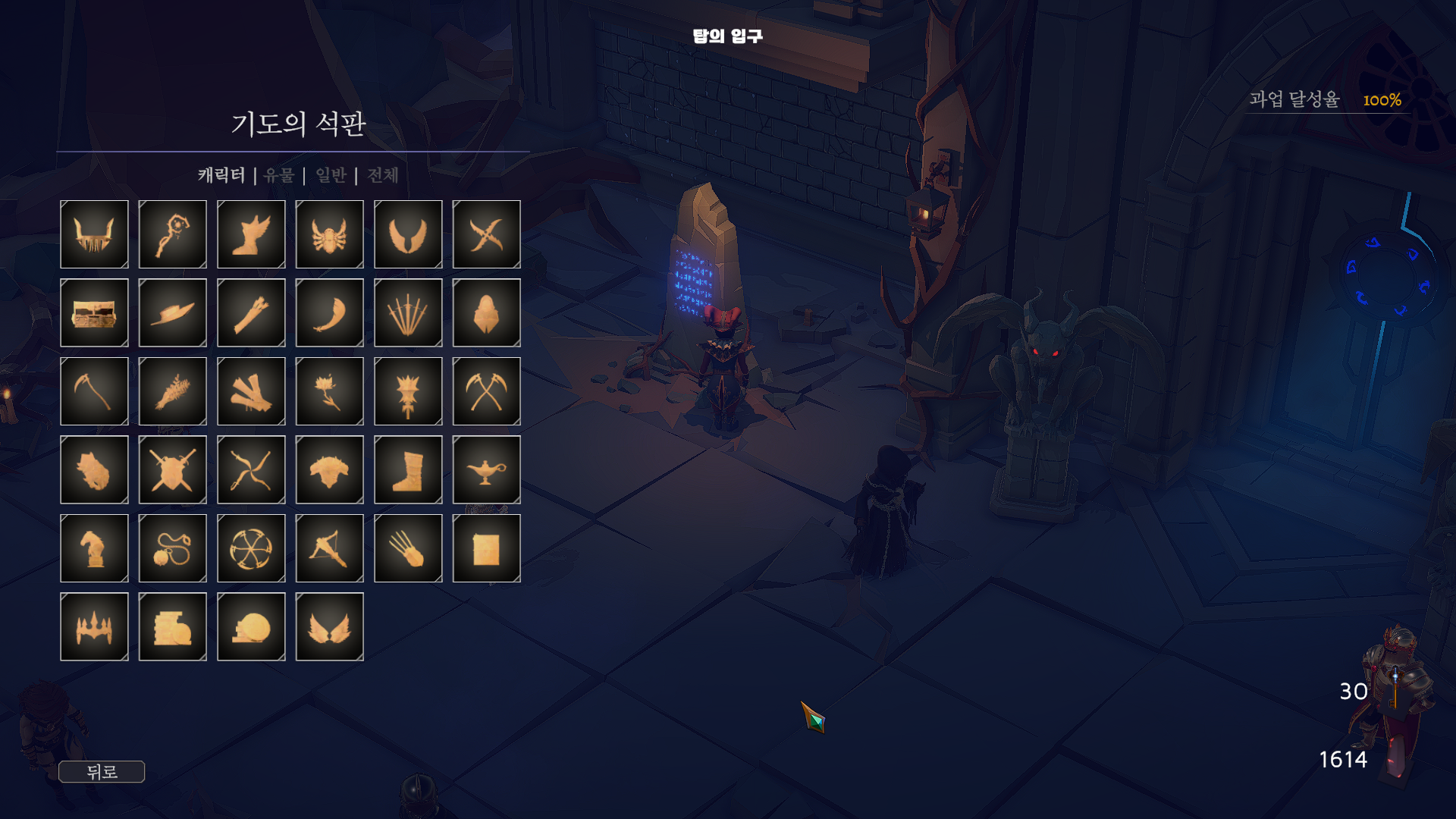Show the 전체 tab
The width and height of the screenshot is (1456, 819).
click(x=383, y=175)
